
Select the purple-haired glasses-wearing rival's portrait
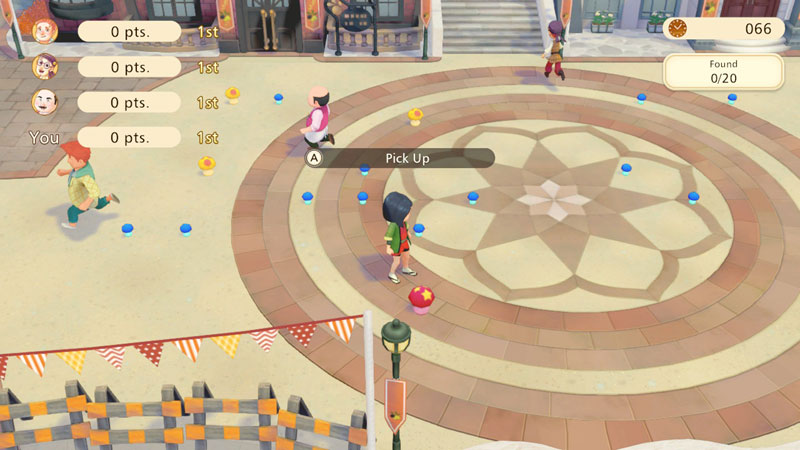[x=44, y=67]
